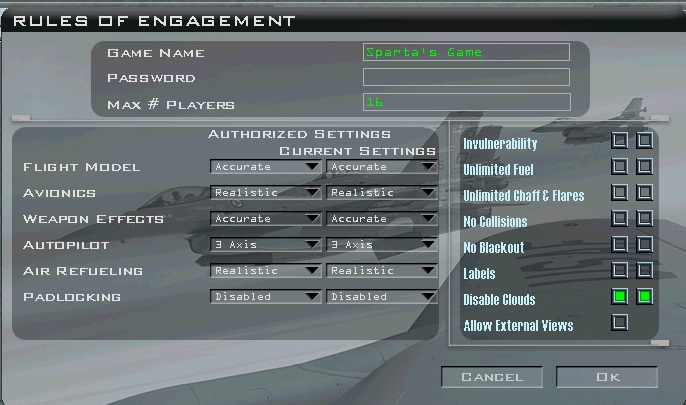686x405 pixels.
Task: Expand the current Padlocking dropdown
Action: [382, 297]
